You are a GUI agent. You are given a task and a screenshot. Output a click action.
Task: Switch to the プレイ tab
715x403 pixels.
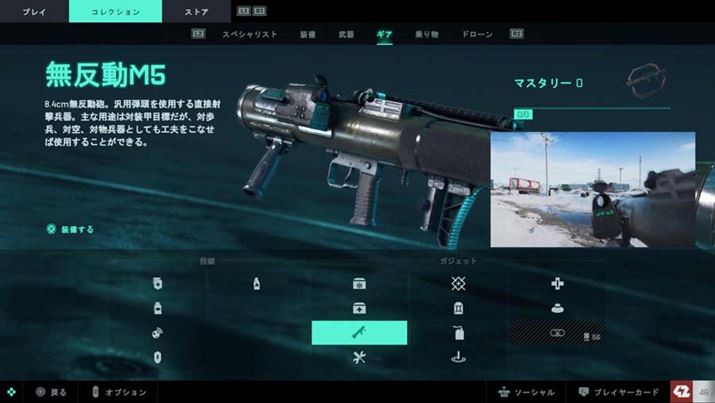(x=34, y=11)
